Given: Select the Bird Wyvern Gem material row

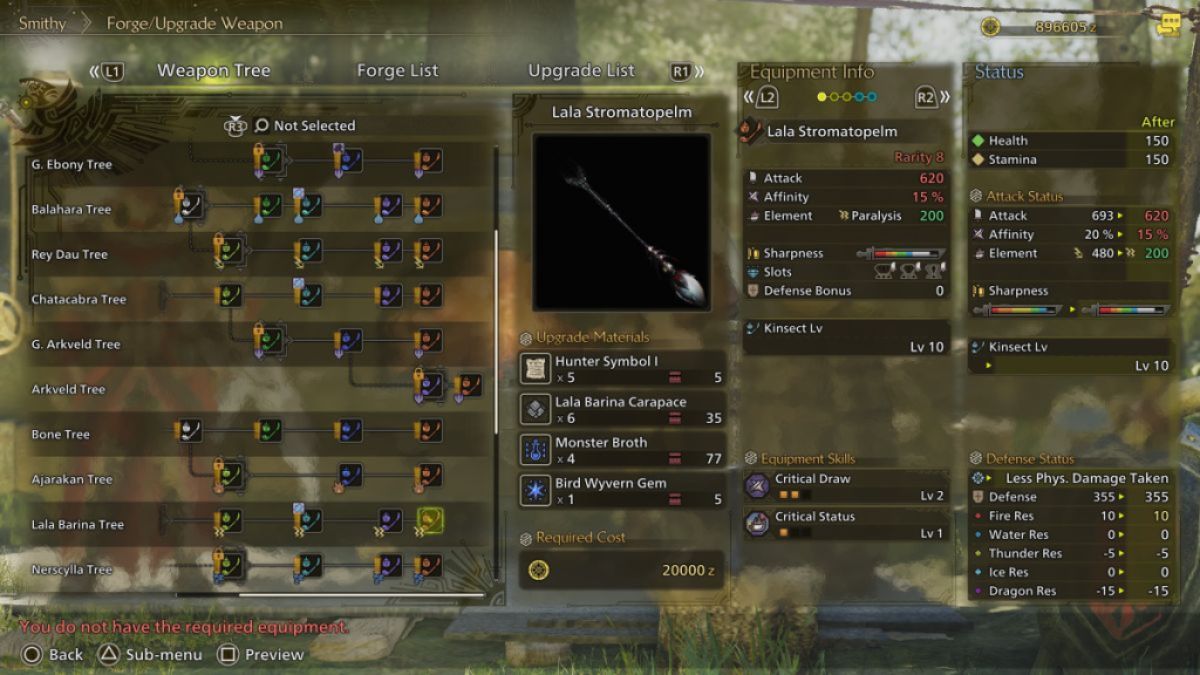Looking at the screenshot, I should [x=623, y=491].
